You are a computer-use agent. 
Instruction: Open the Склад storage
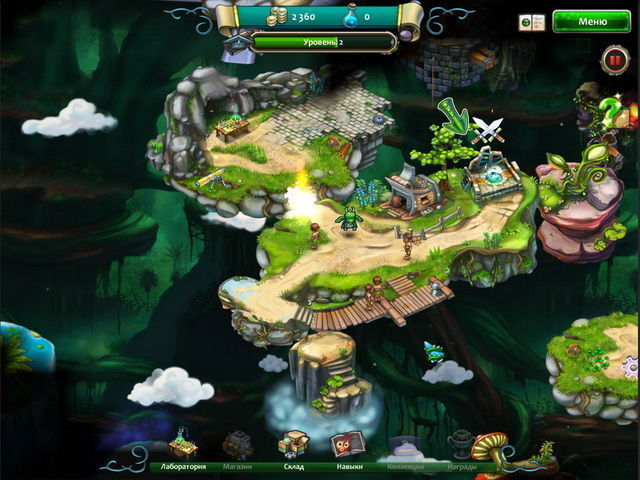tap(293, 448)
